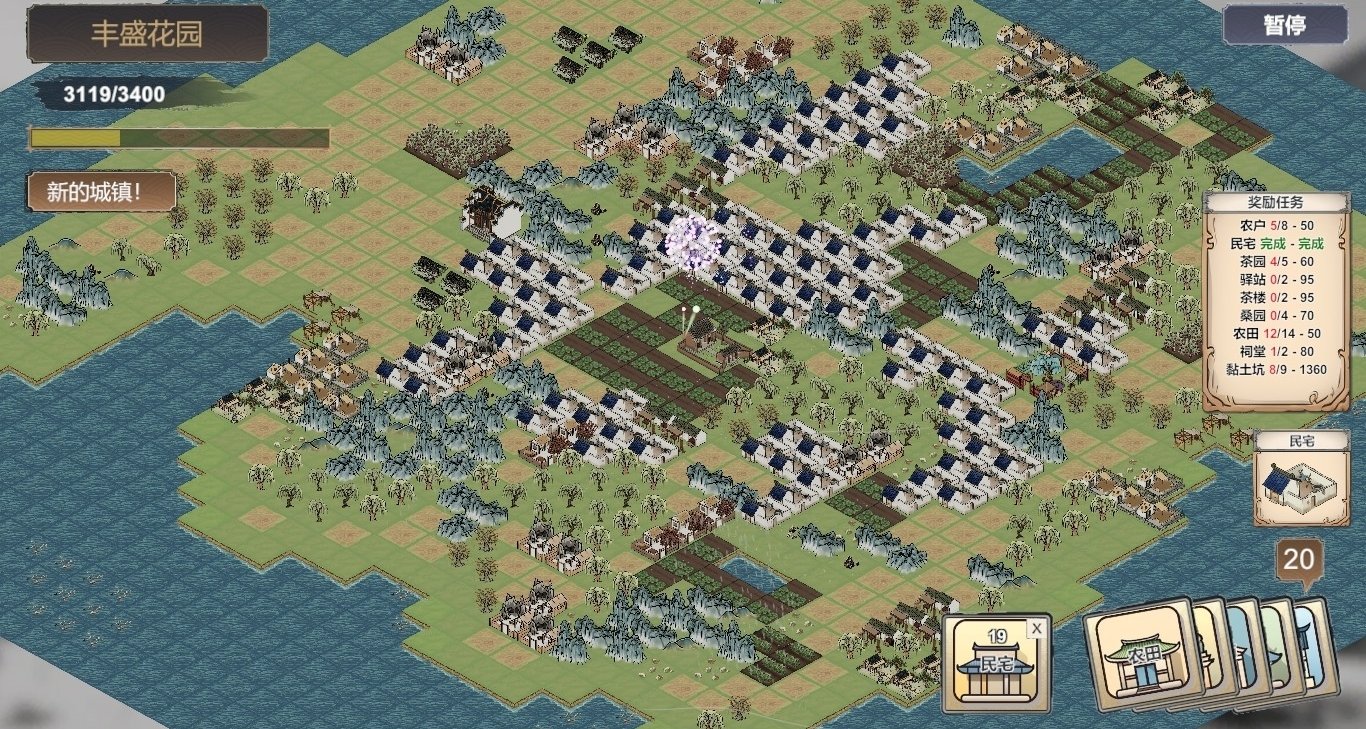Image resolution: width=1366 pixels, height=729 pixels.
Task: Click the 新的城镇! new town button
Action: click(102, 192)
